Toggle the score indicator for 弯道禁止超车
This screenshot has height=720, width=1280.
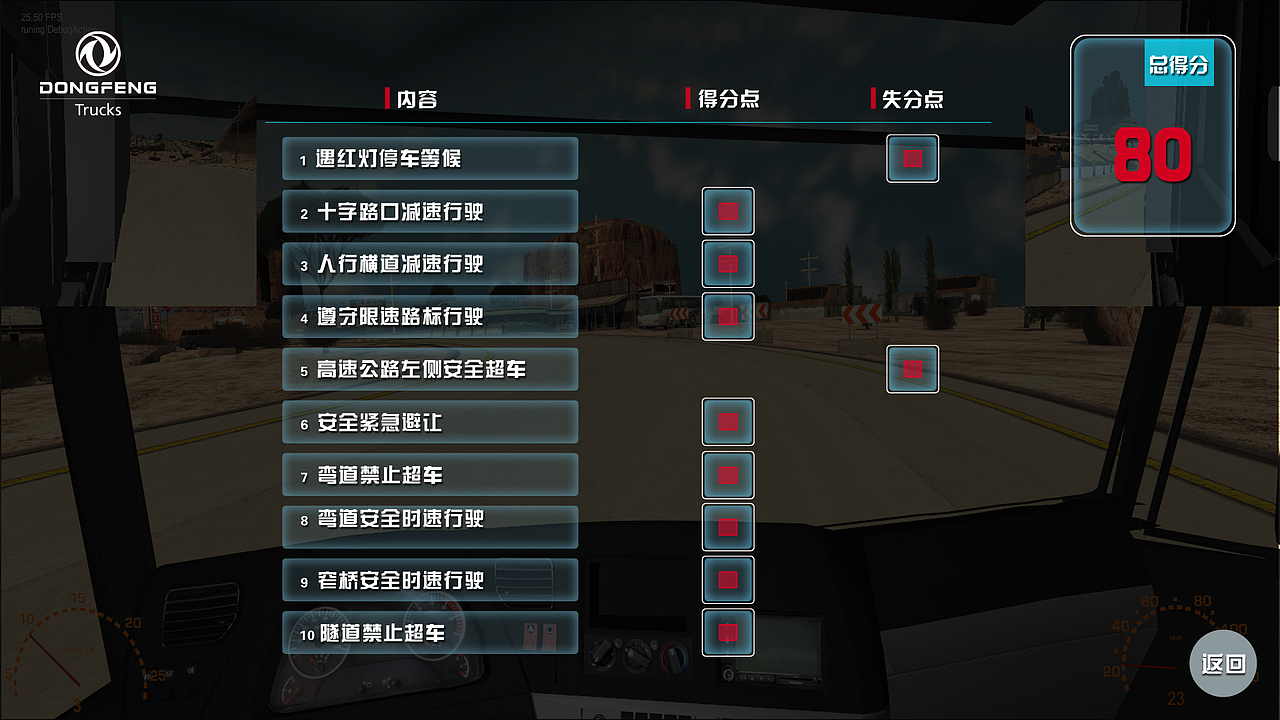click(x=728, y=475)
